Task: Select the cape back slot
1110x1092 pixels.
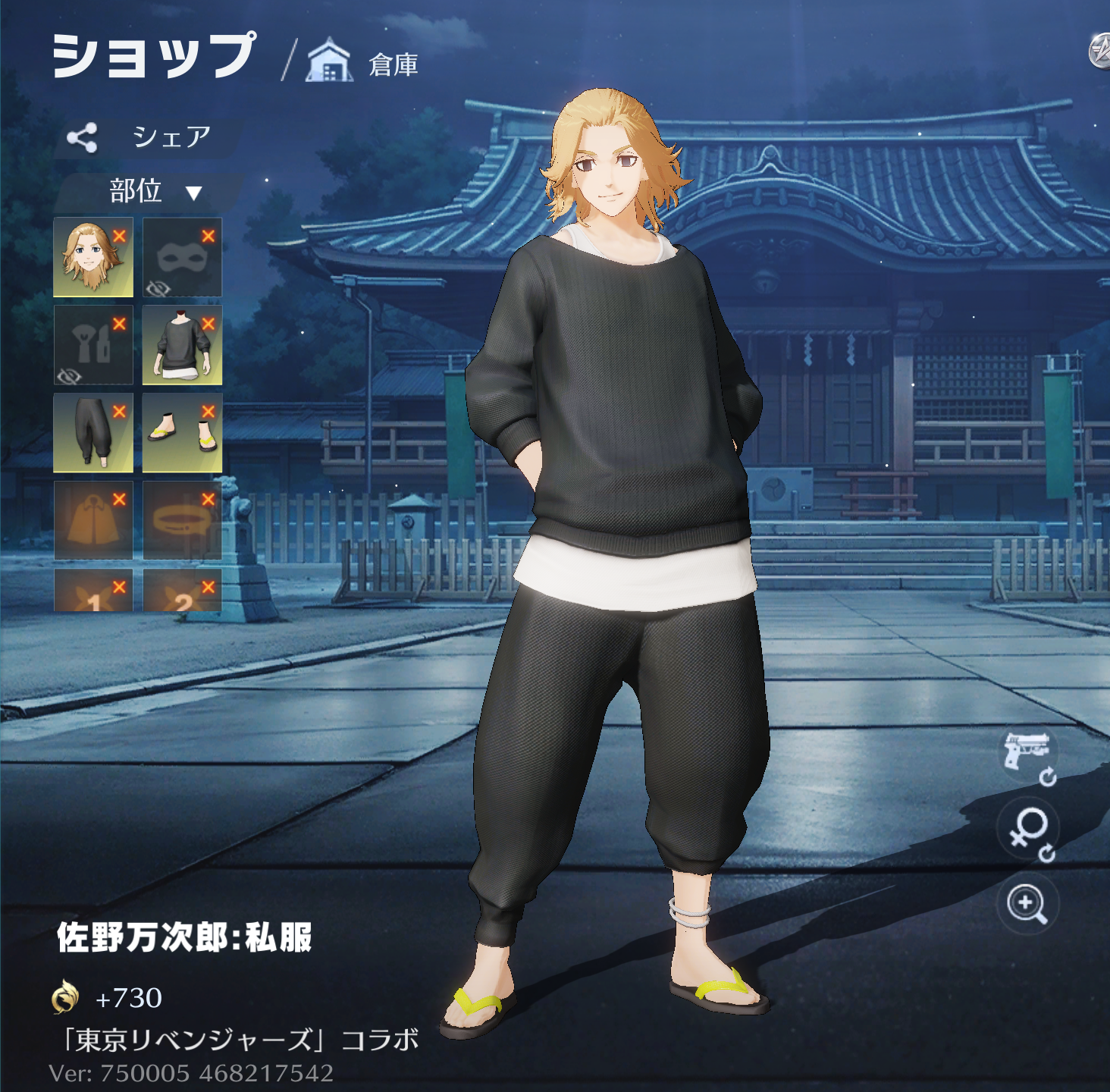Action: coord(92,520)
